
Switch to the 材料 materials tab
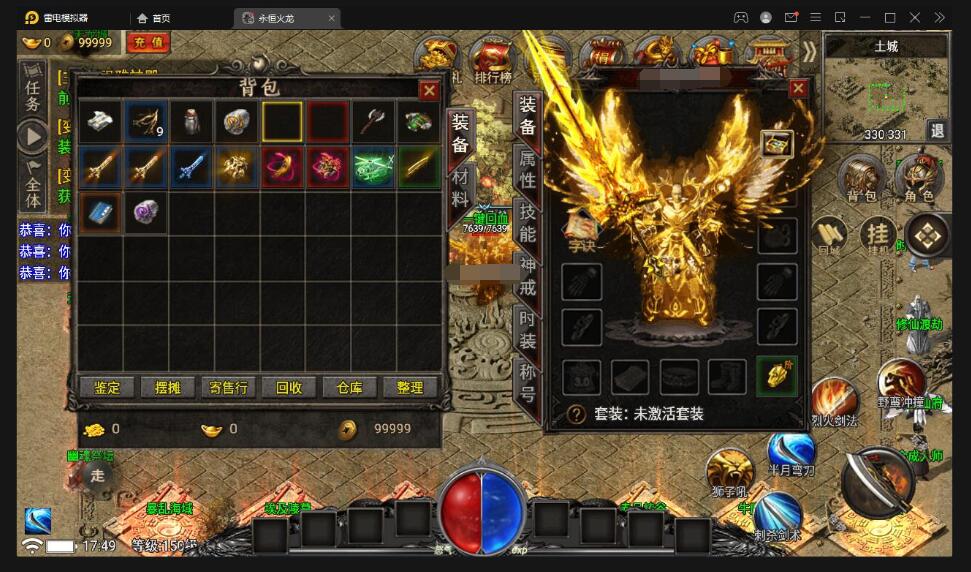(x=460, y=186)
